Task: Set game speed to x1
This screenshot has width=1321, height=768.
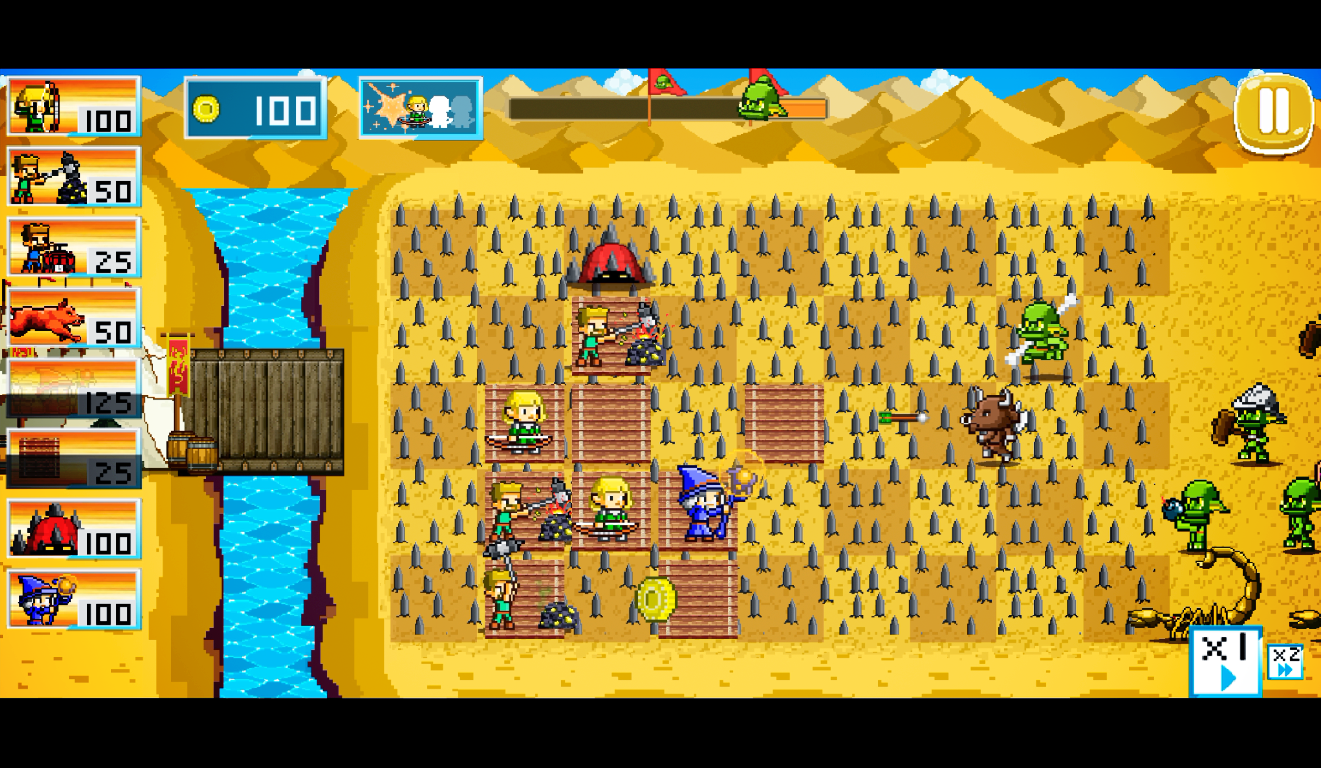Action: [1225, 661]
